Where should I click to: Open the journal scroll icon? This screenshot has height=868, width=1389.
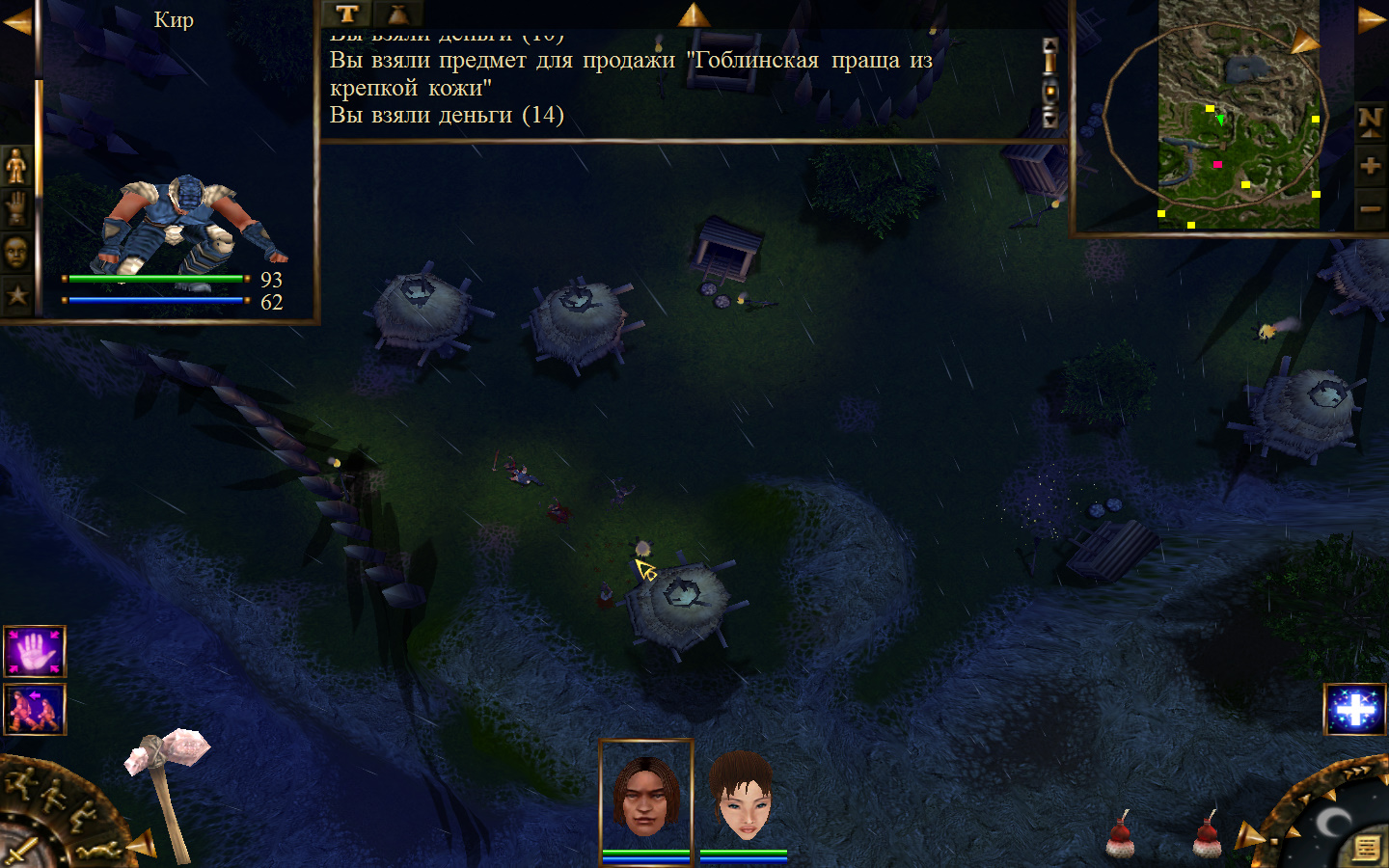click(1367, 847)
